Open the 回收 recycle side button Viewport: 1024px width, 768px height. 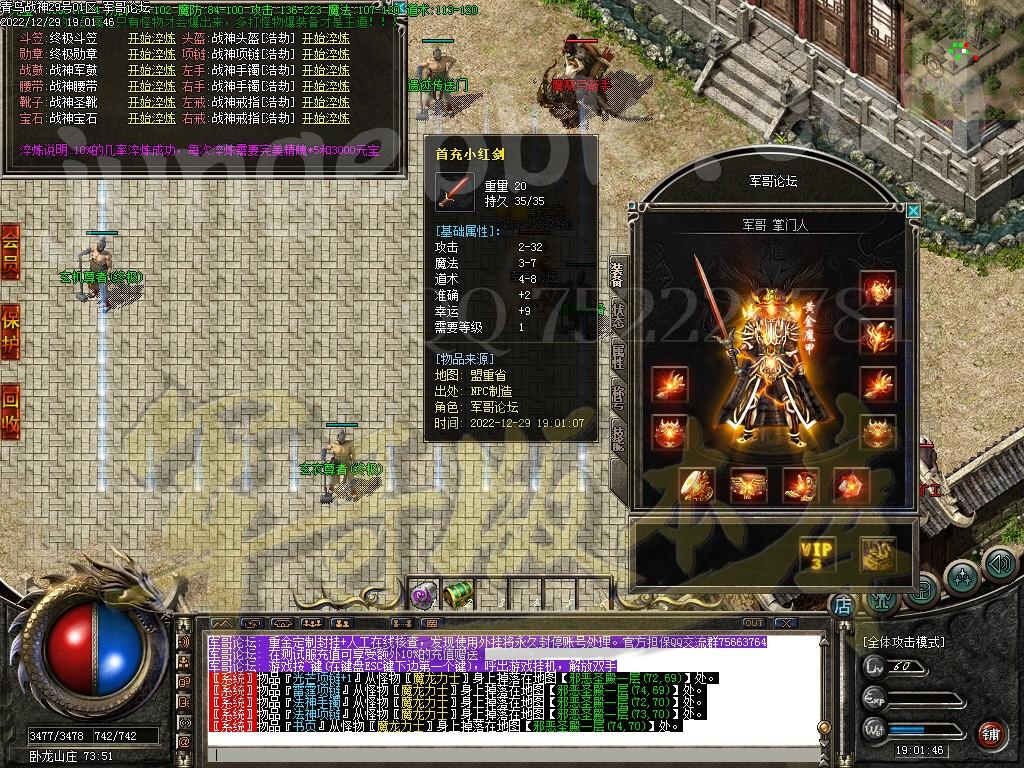10,410
